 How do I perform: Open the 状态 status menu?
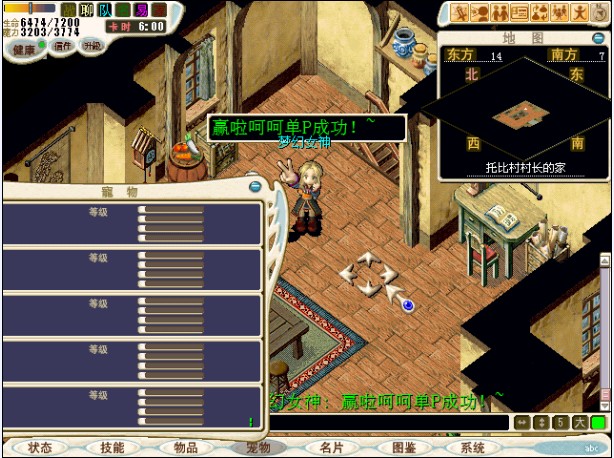[x=40, y=448]
